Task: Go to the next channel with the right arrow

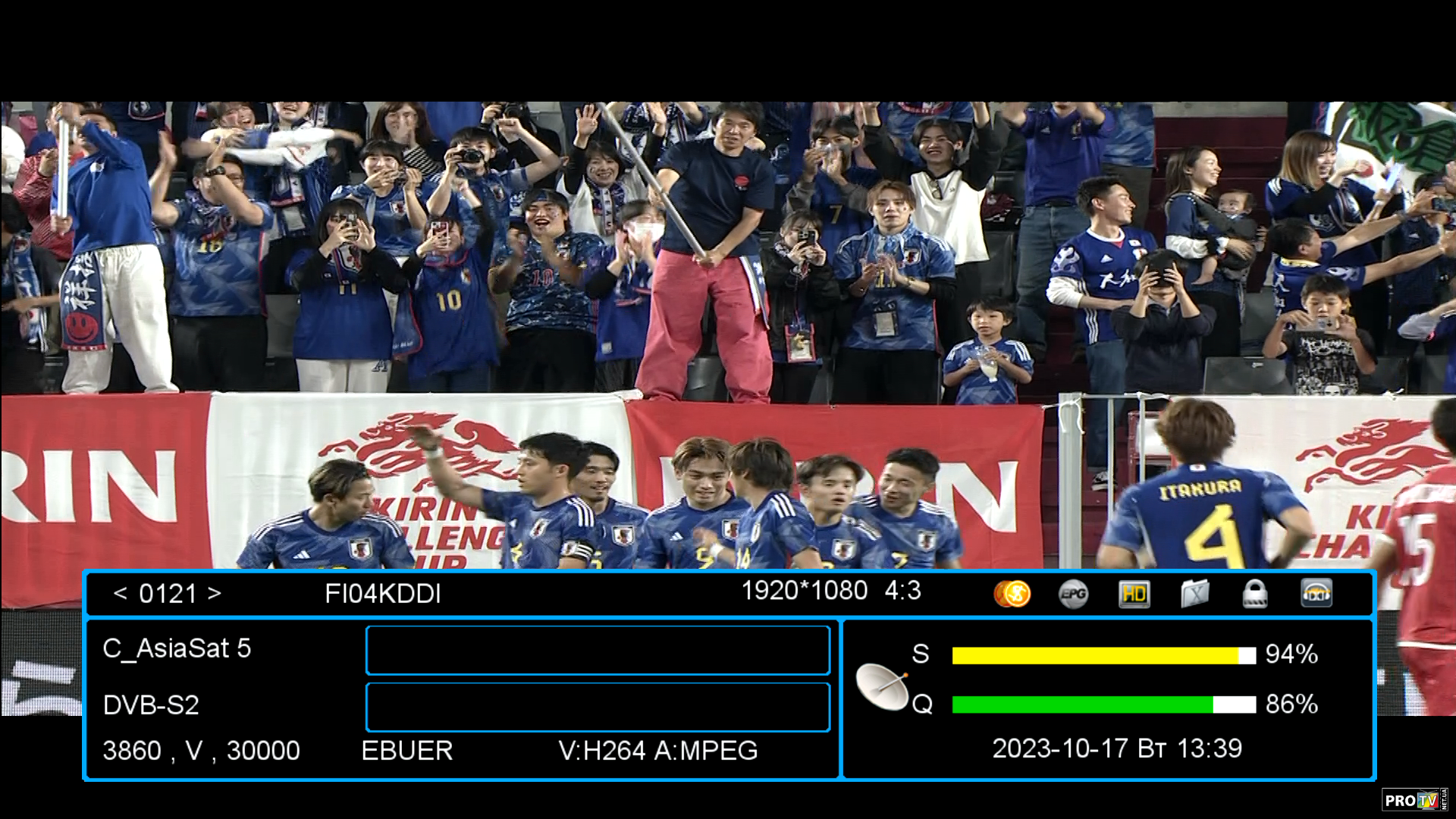Action: click(215, 593)
